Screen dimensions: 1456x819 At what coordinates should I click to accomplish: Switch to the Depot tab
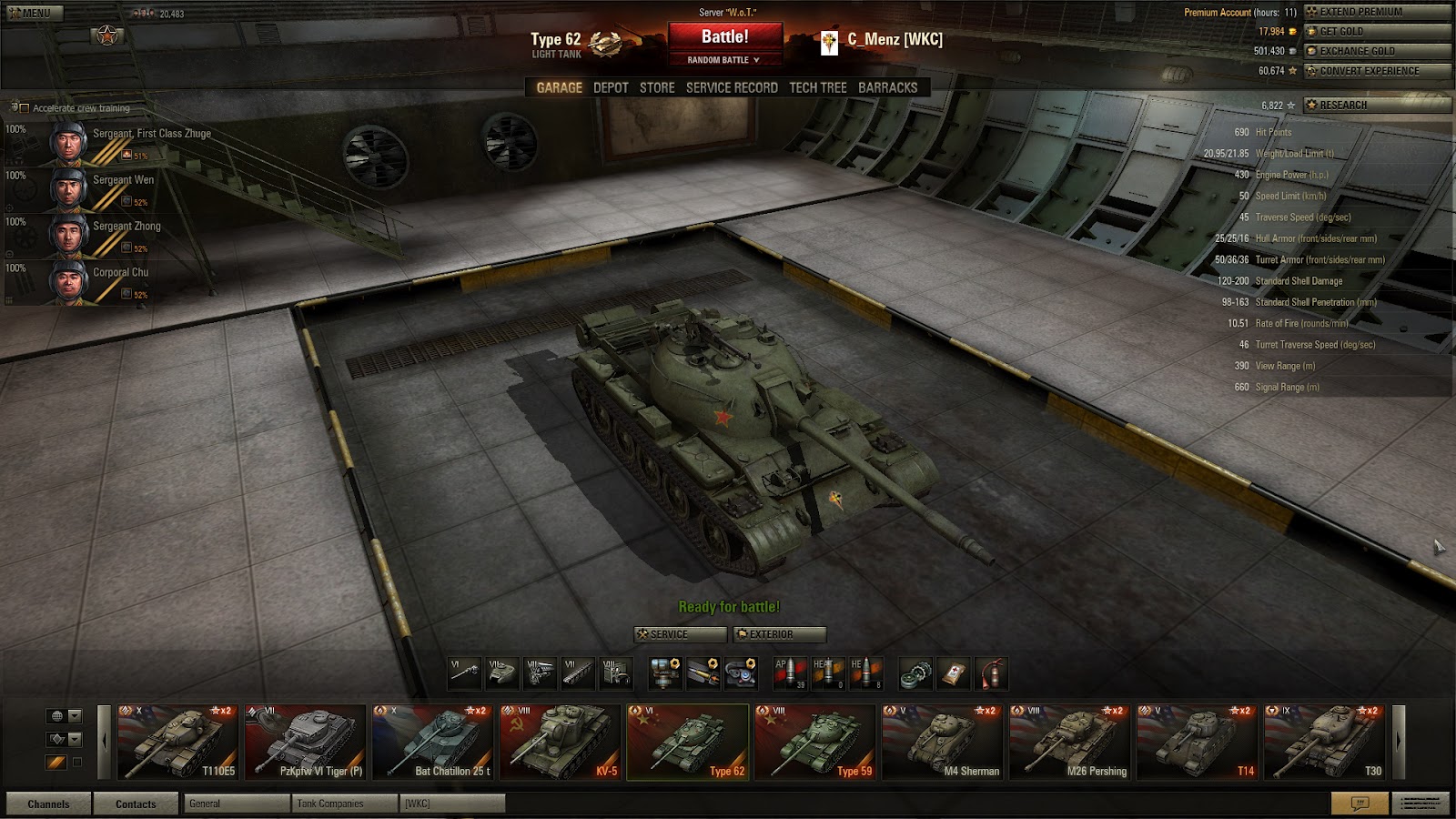pyautogui.click(x=611, y=87)
